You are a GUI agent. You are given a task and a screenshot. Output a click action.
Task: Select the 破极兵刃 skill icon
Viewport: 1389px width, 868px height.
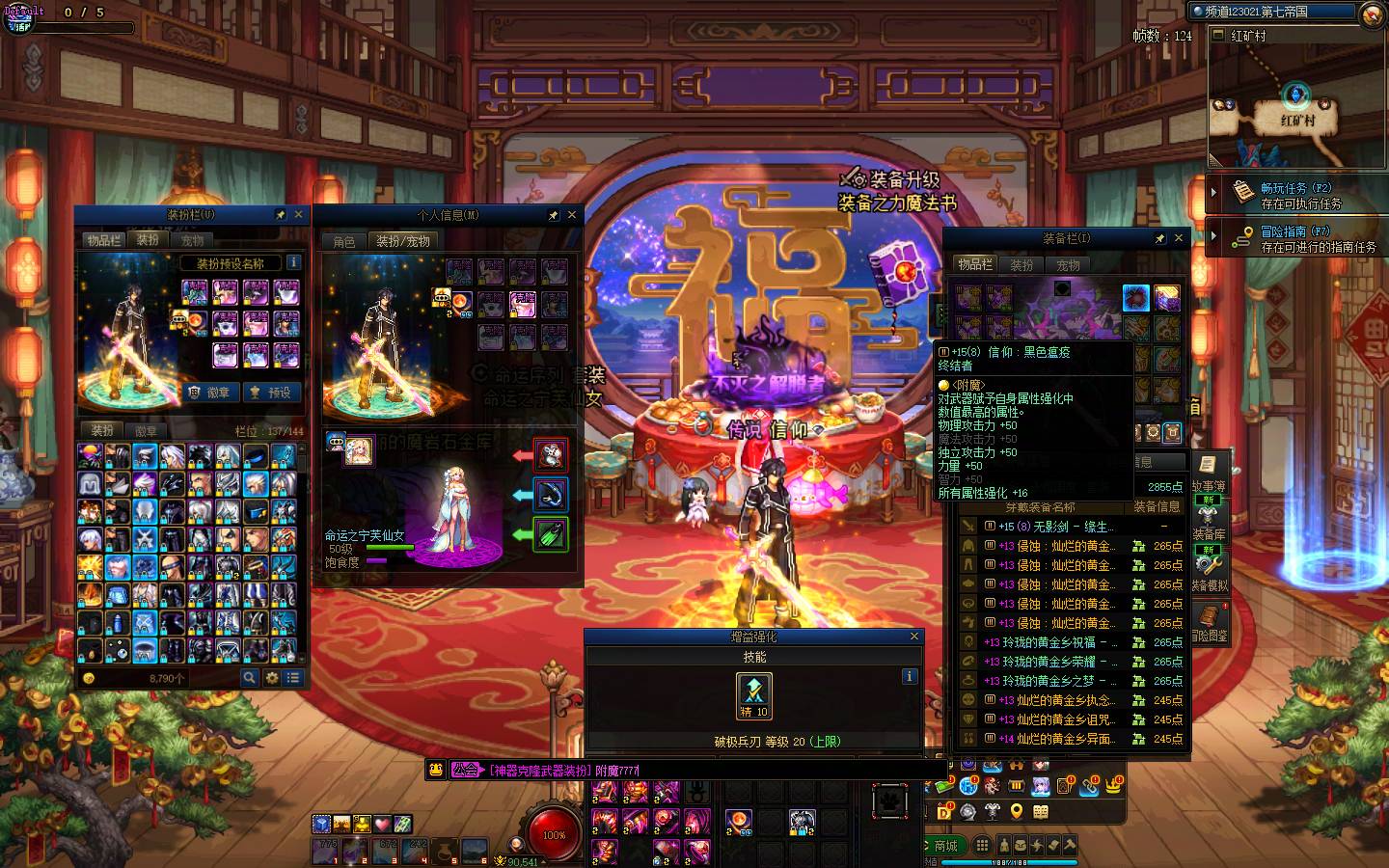753,695
